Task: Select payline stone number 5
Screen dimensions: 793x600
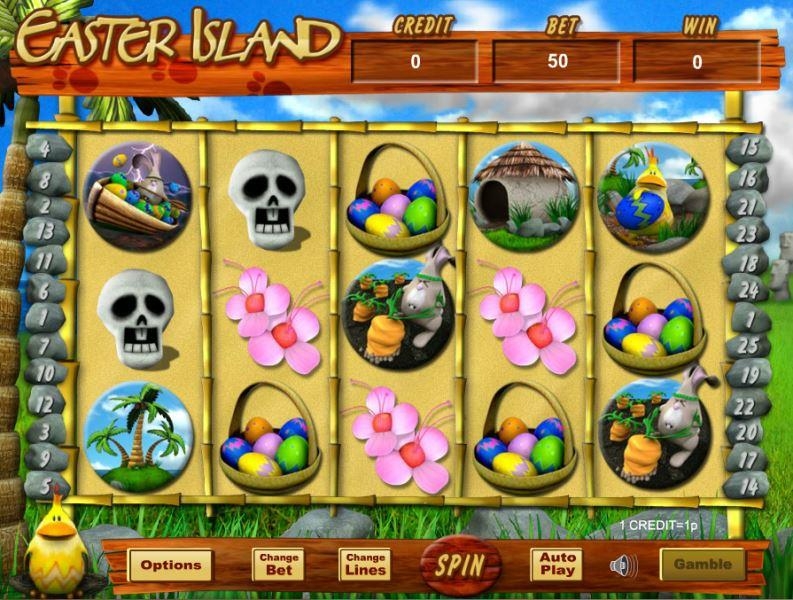Action: click(x=46, y=485)
